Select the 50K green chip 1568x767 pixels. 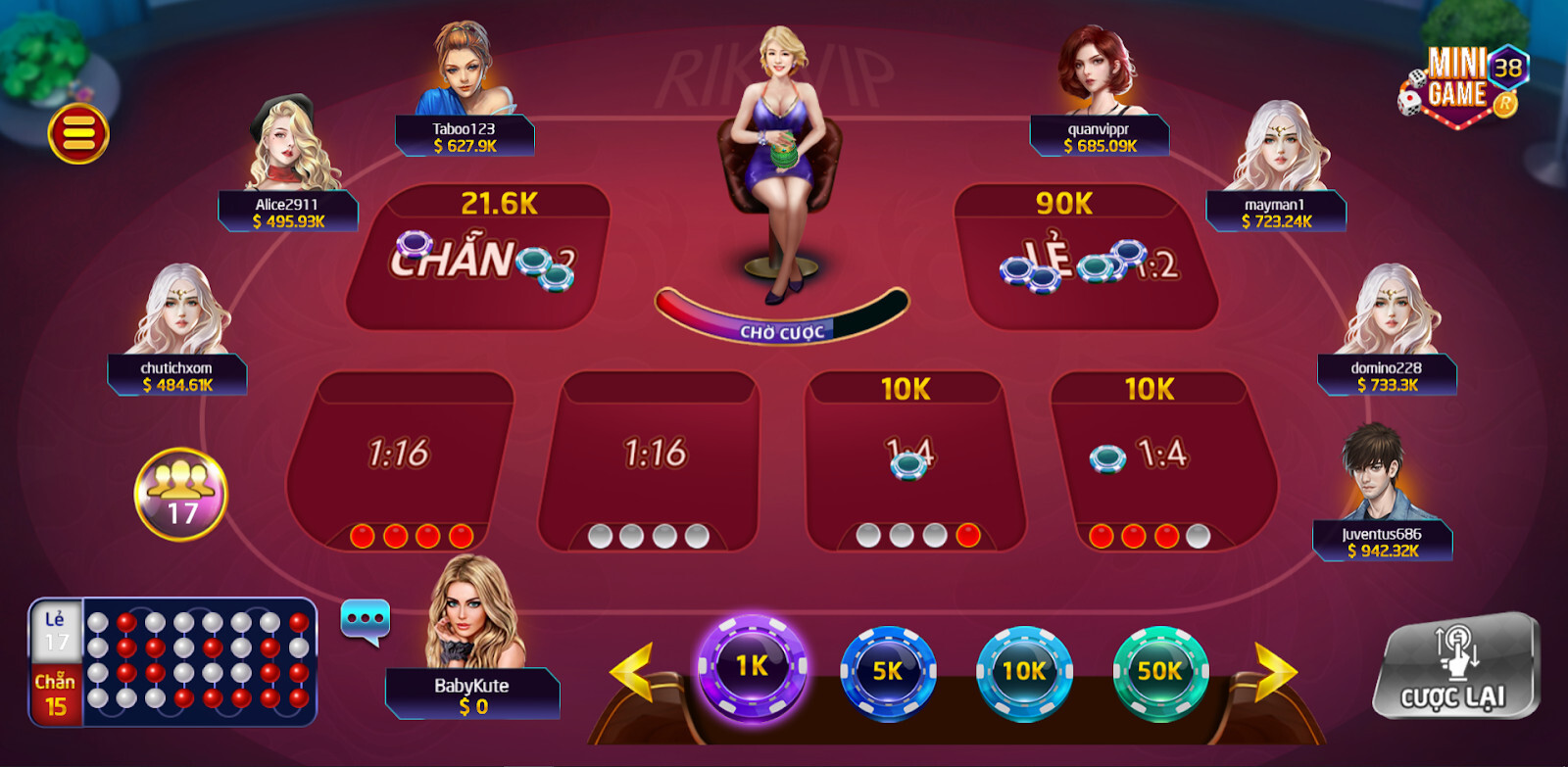pos(1159,672)
